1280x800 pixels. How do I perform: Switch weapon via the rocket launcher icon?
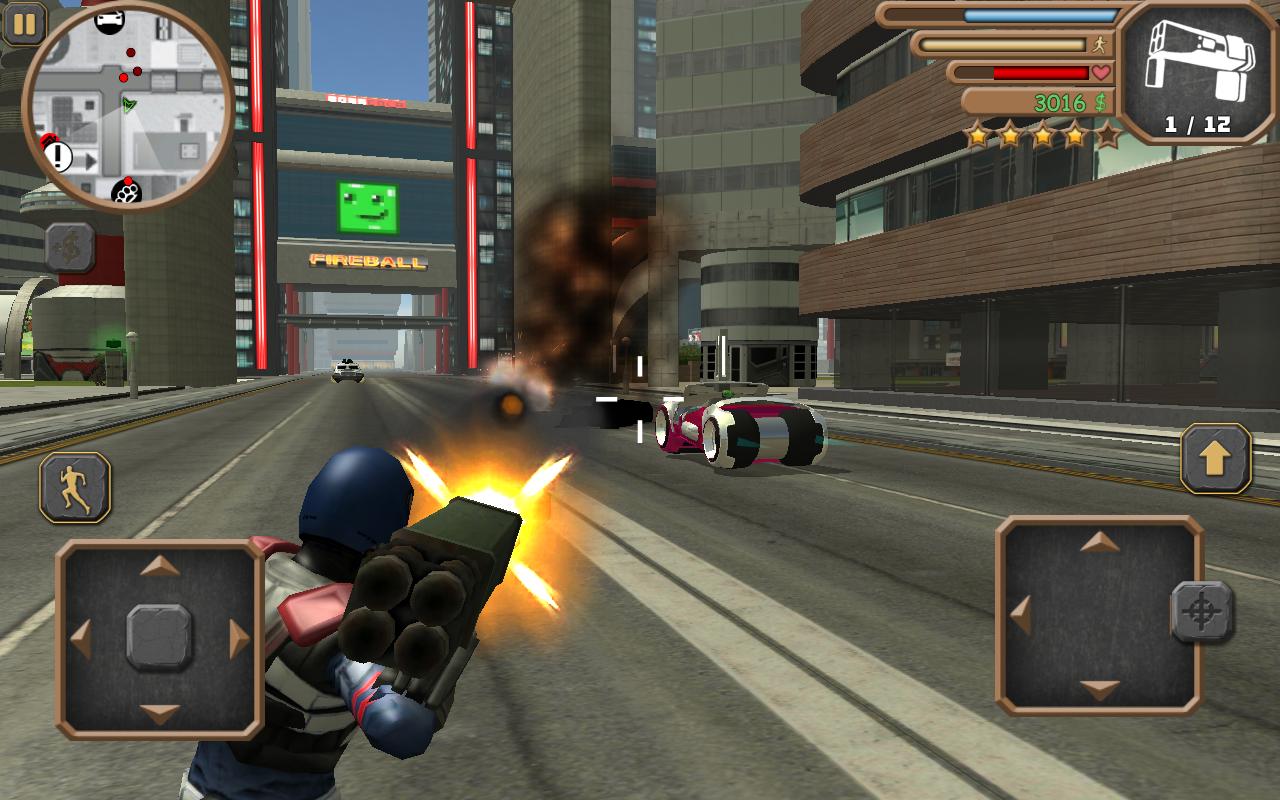click(x=1197, y=70)
